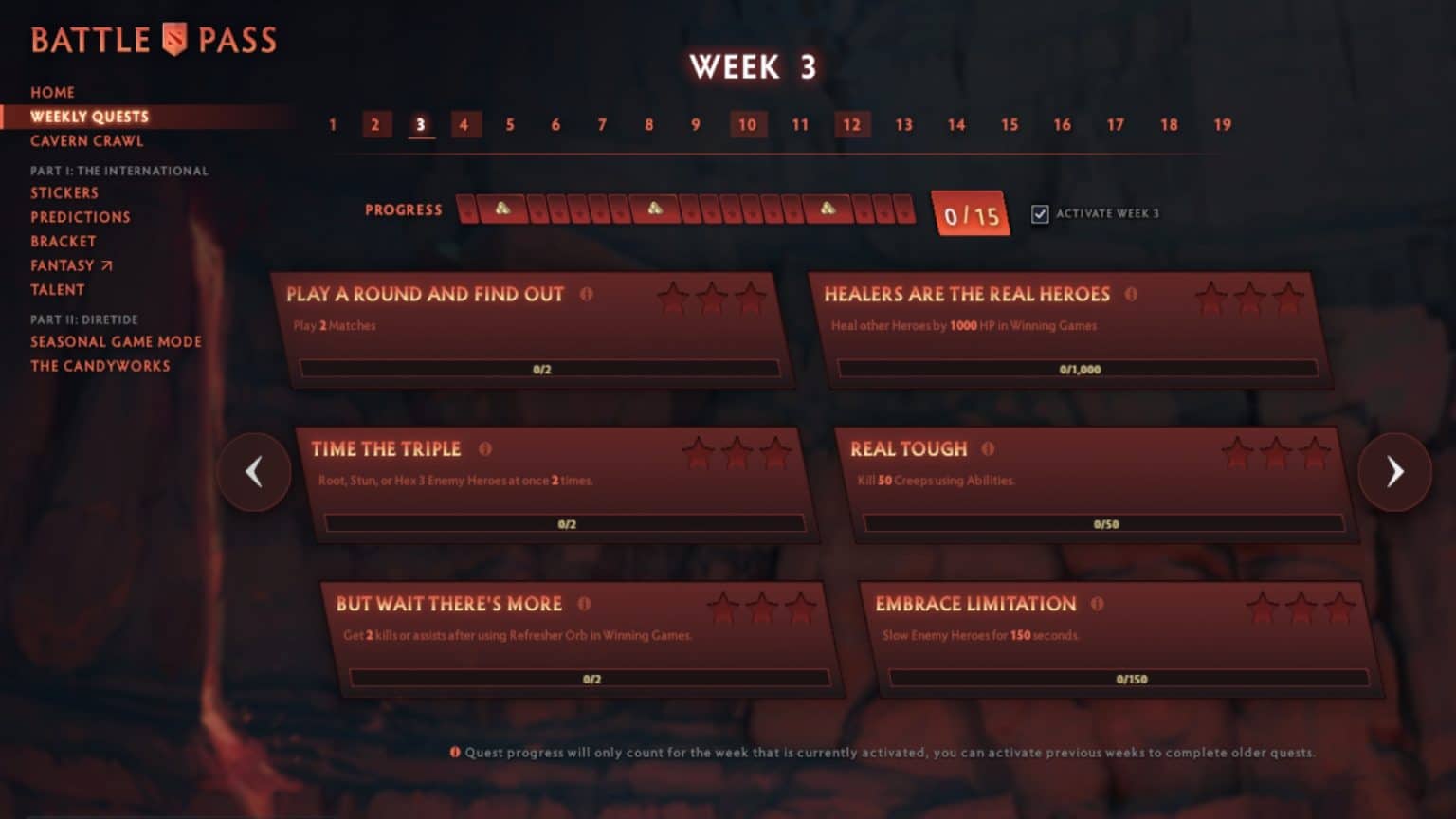
Task: Click the right arrow to view more quests
Action: [1394, 471]
